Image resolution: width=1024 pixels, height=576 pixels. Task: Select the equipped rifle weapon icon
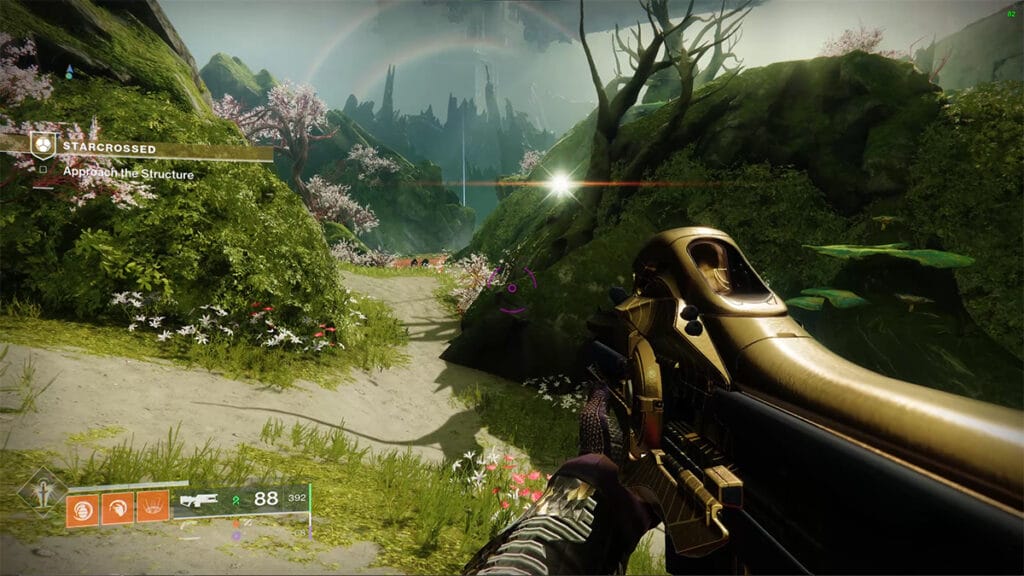pos(200,500)
